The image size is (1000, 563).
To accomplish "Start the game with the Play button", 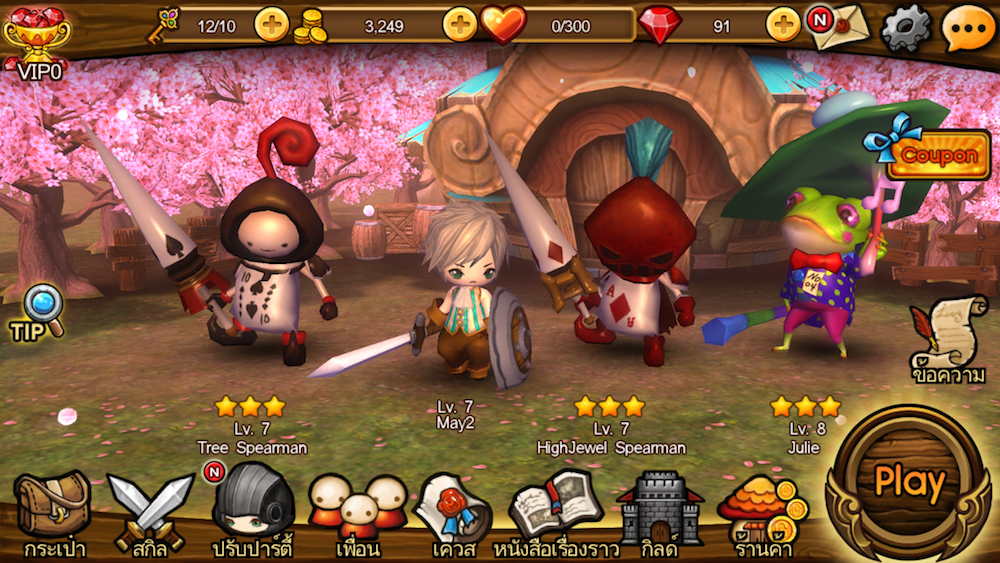I will coord(908,483).
